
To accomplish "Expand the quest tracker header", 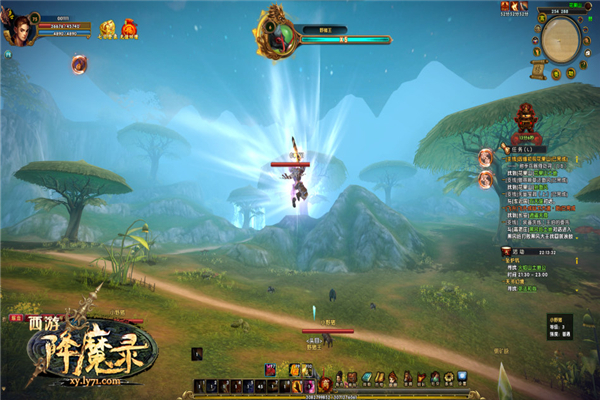I will click(519, 149).
